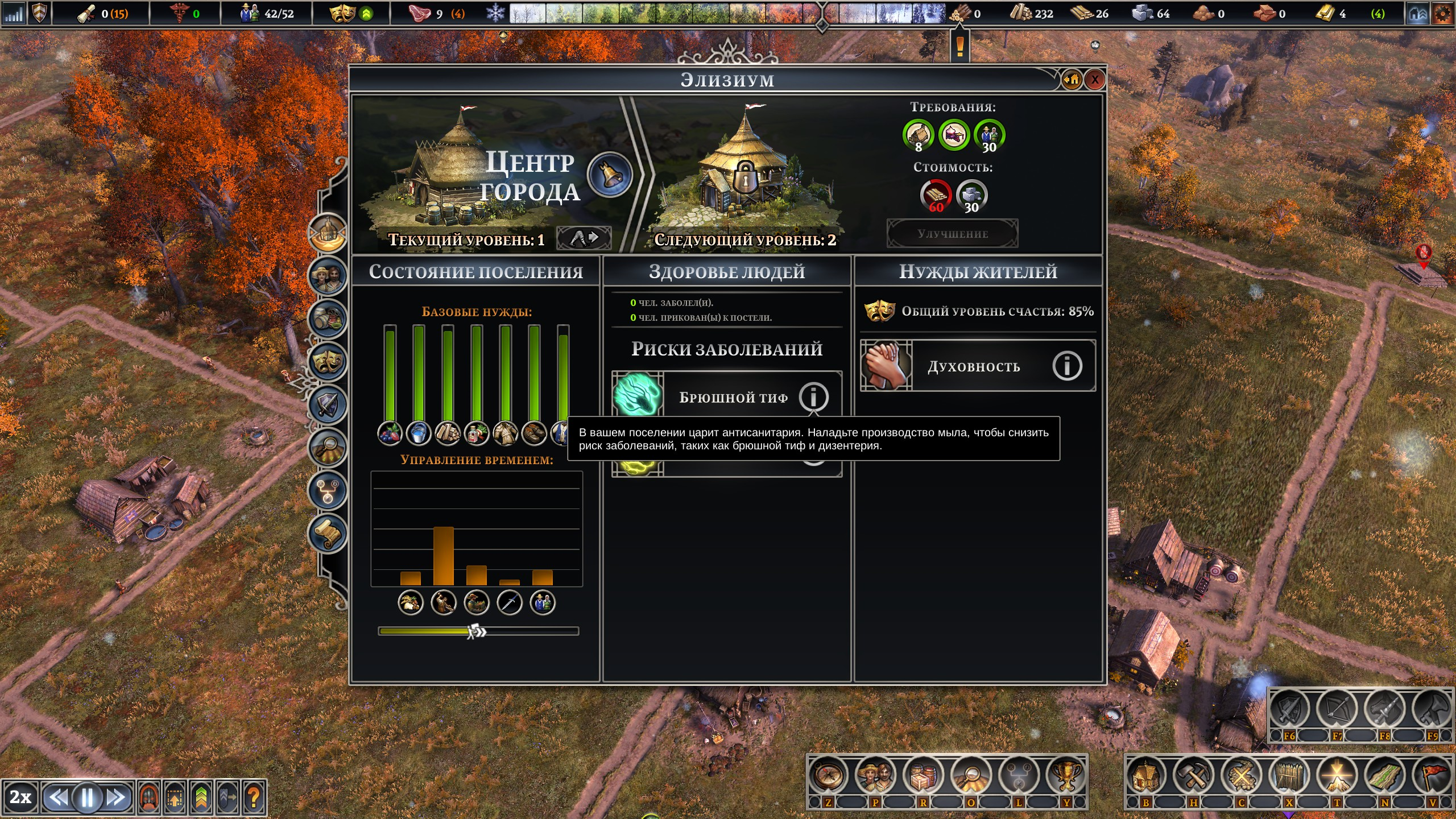The image size is (1456, 819).
Task: Switch to the villagers side tab
Action: click(x=328, y=276)
